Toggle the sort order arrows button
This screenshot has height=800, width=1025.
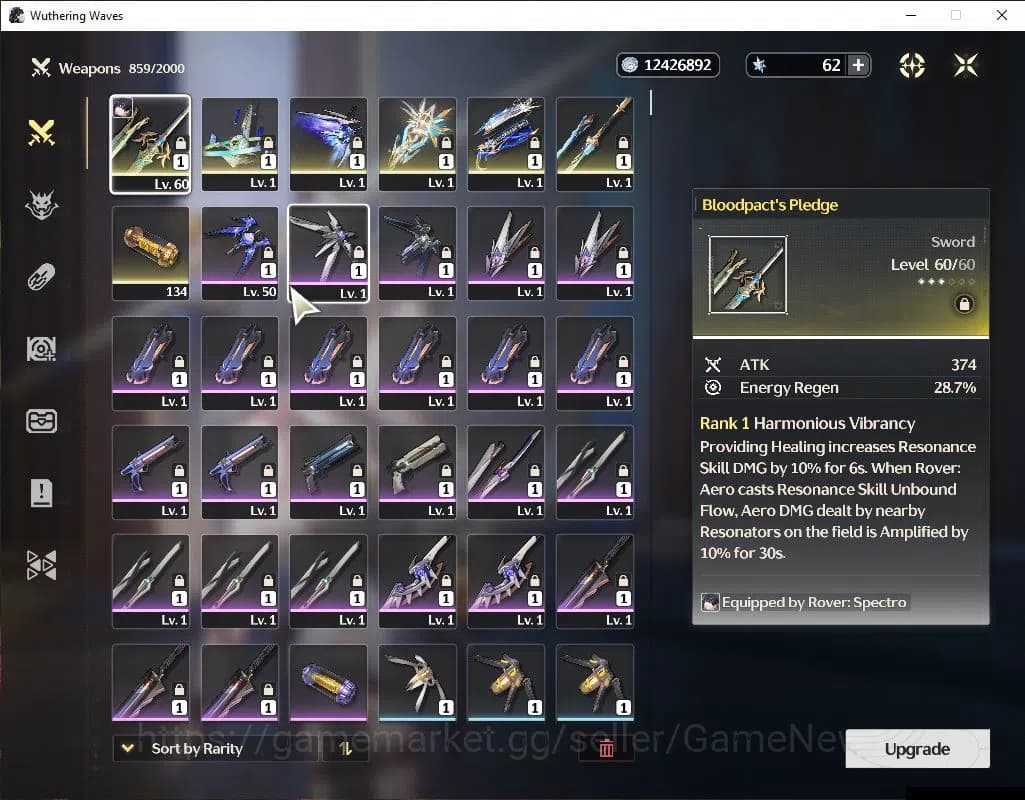pos(346,748)
